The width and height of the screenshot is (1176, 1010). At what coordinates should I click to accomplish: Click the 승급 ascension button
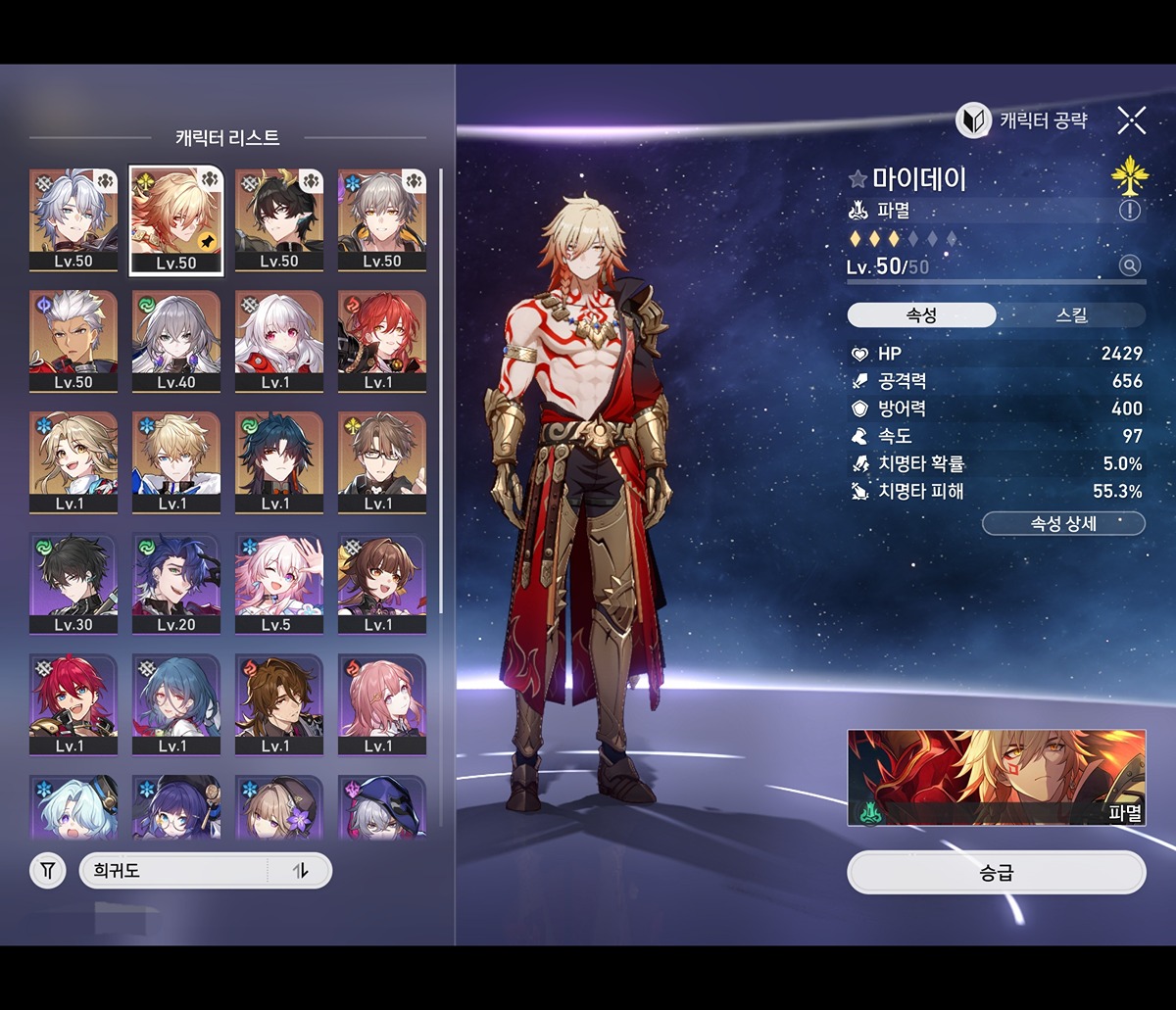point(996,872)
